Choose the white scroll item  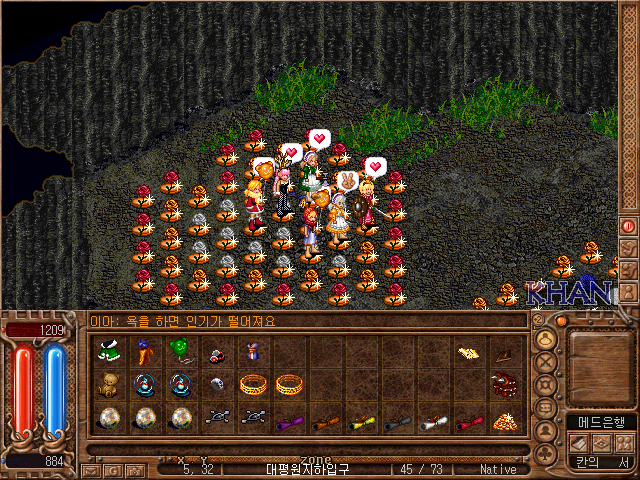[432, 421]
